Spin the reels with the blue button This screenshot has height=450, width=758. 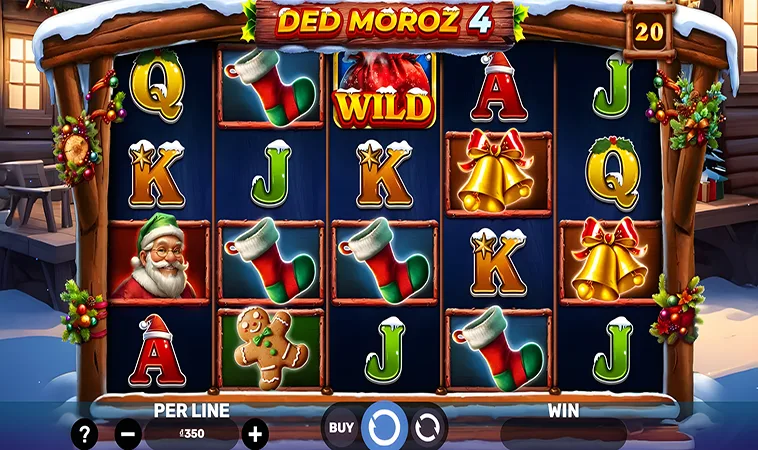[384, 427]
